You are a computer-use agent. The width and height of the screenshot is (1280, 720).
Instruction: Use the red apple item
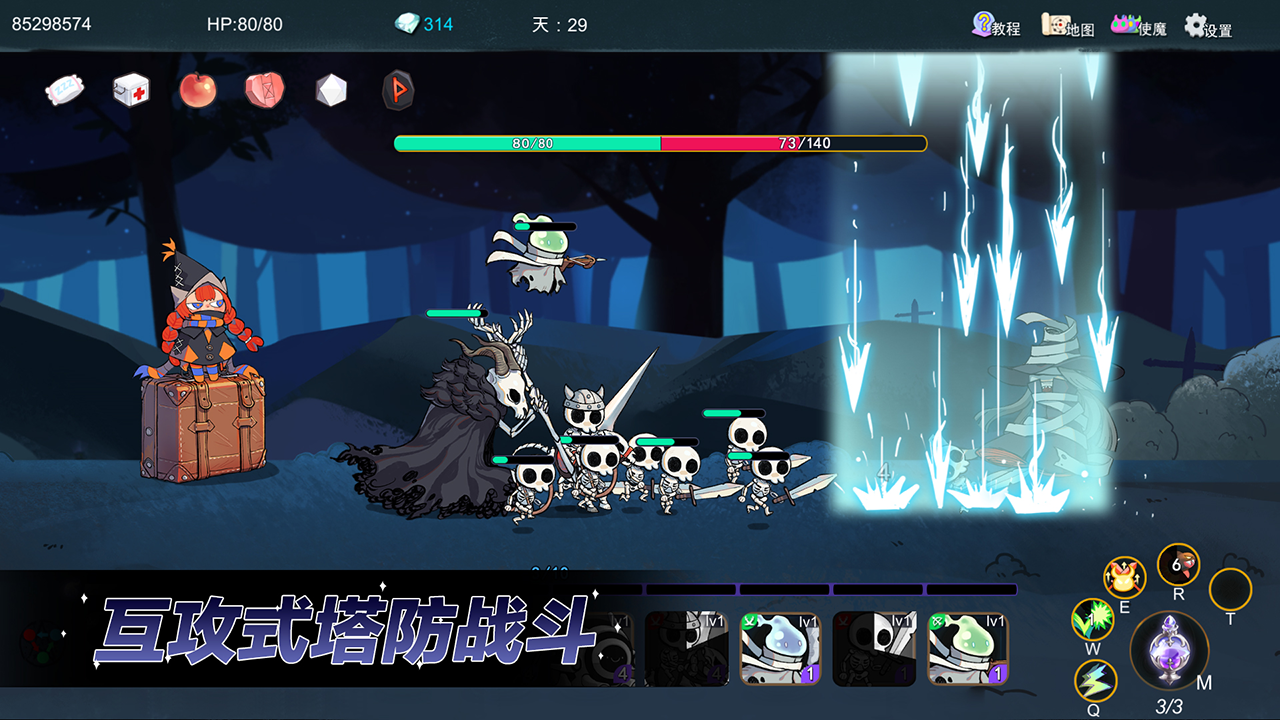(x=198, y=90)
